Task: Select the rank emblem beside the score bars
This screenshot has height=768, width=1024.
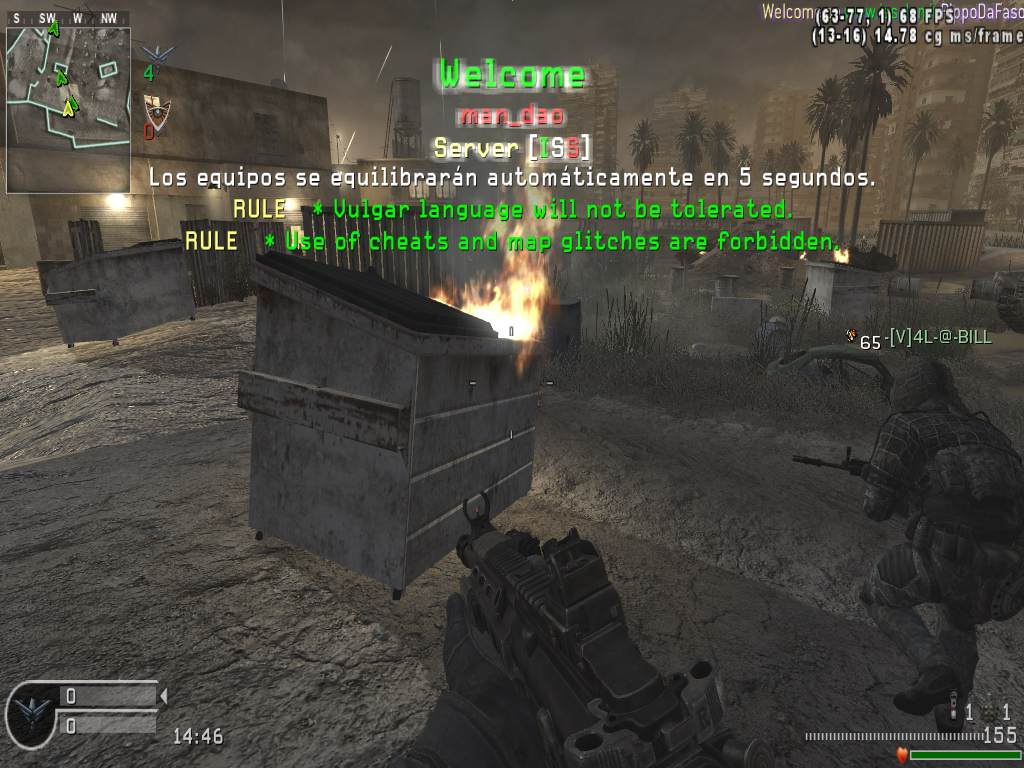Action: (31, 711)
